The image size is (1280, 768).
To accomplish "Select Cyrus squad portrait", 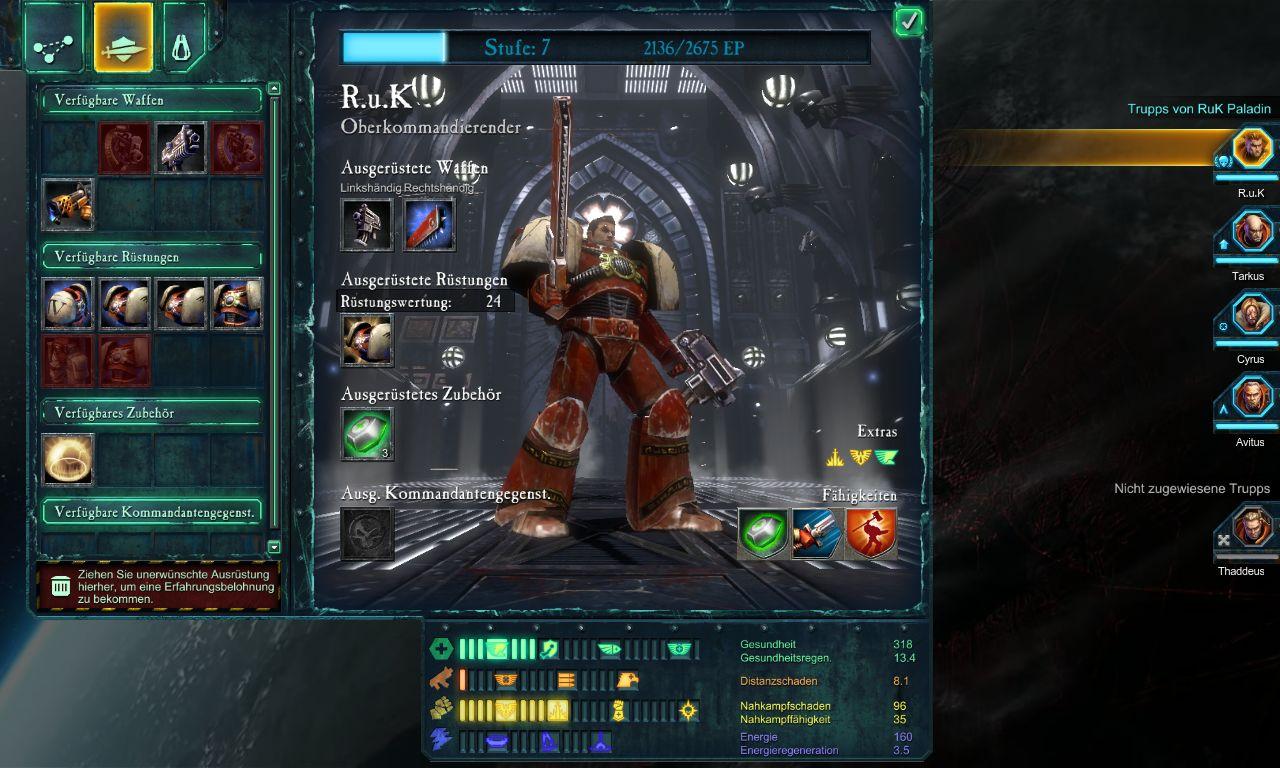I will [1251, 317].
